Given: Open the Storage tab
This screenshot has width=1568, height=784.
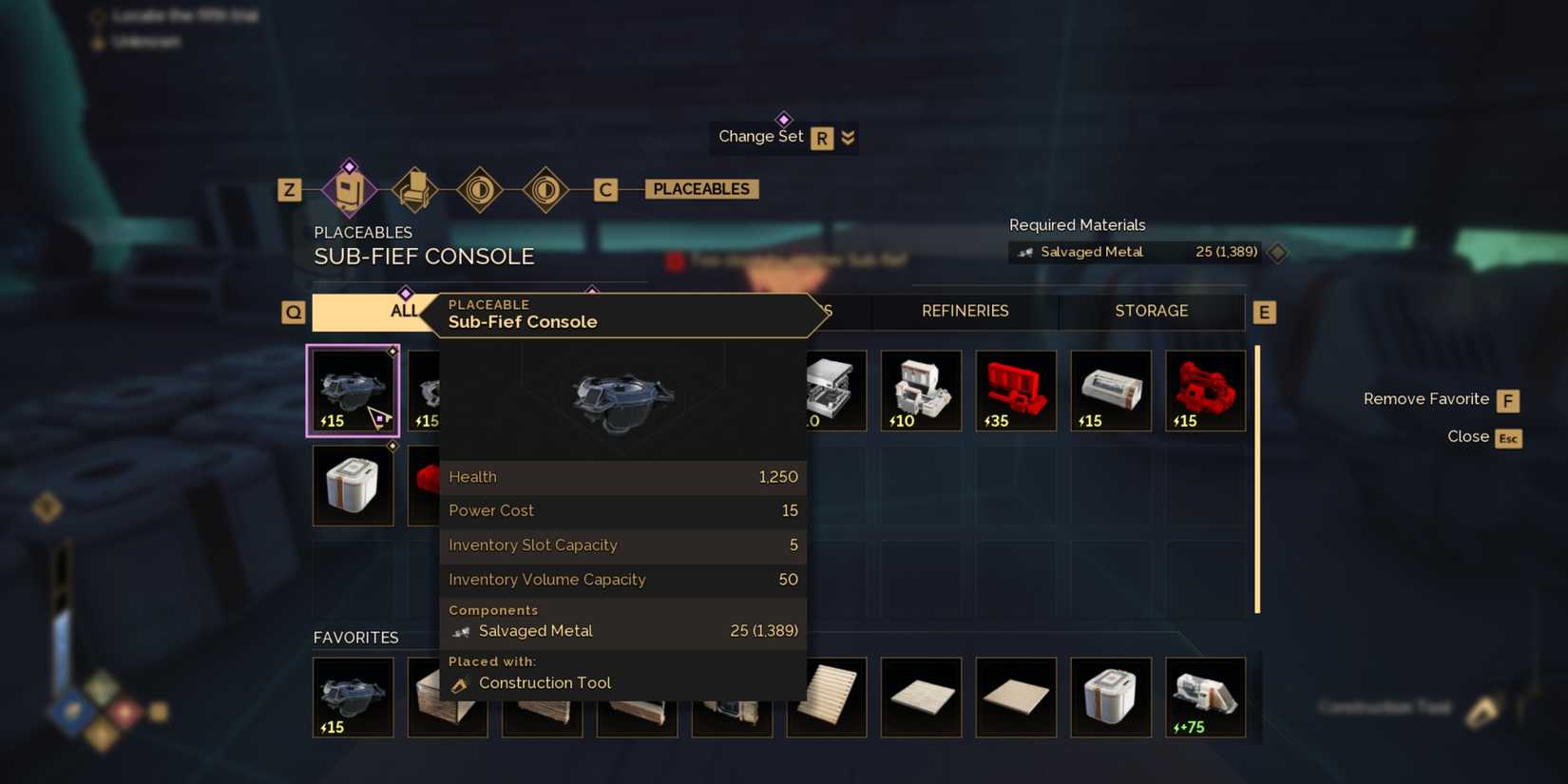Looking at the screenshot, I should [x=1151, y=311].
